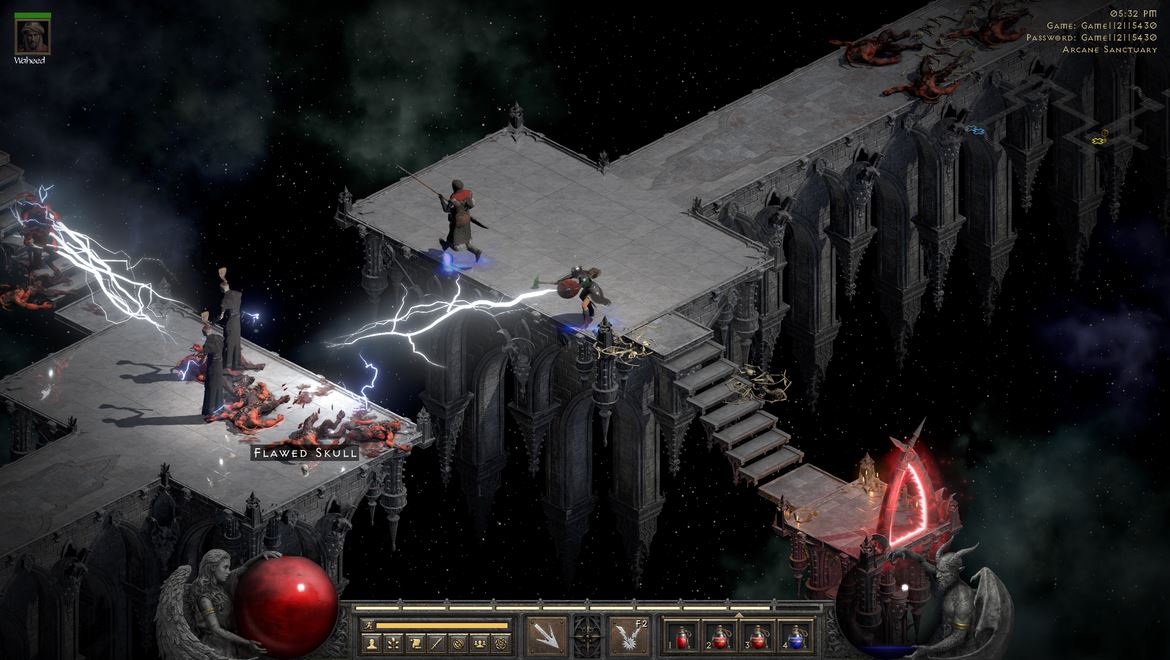
Task: Use the health potion in belt slot 2
Action: pos(718,636)
